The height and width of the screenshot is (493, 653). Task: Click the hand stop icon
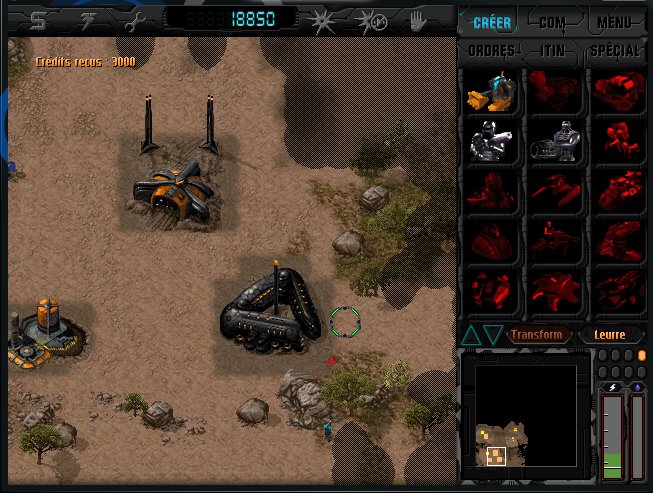click(x=418, y=19)
